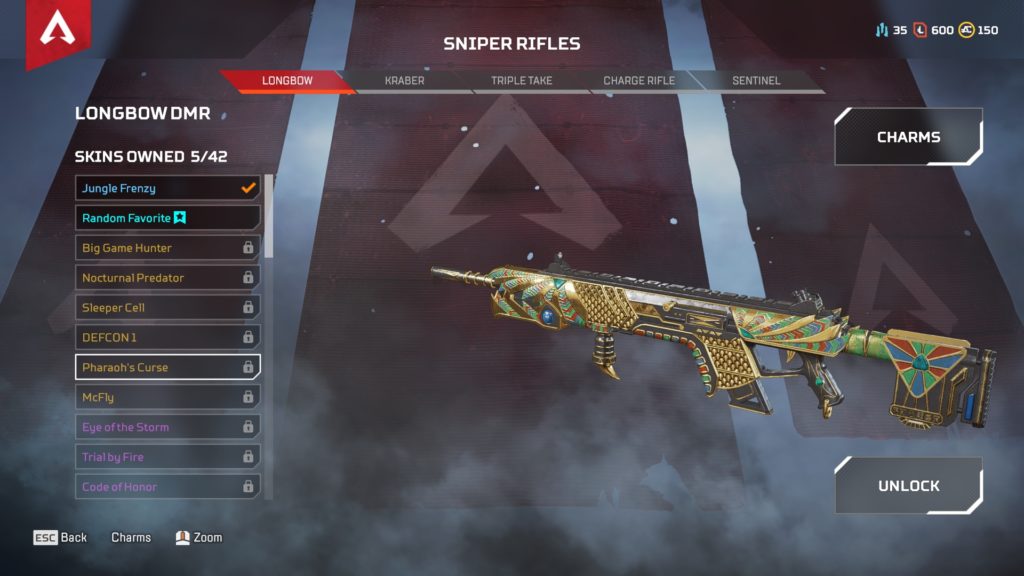Choose the Code of Honor skin
Viewport: 1024px width, 576px height.
(167, 487)
